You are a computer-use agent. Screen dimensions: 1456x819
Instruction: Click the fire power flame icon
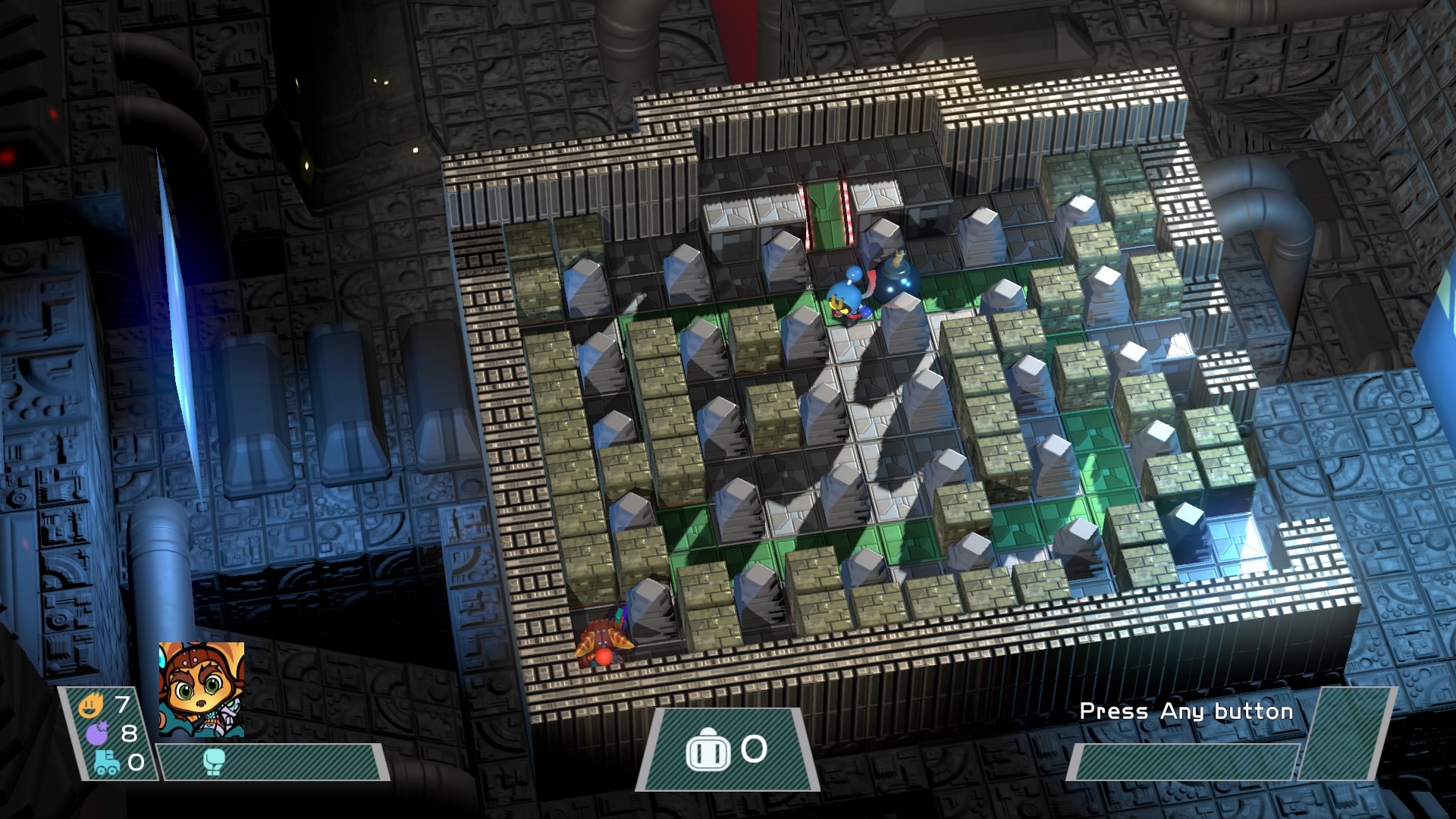coord(91,707)
